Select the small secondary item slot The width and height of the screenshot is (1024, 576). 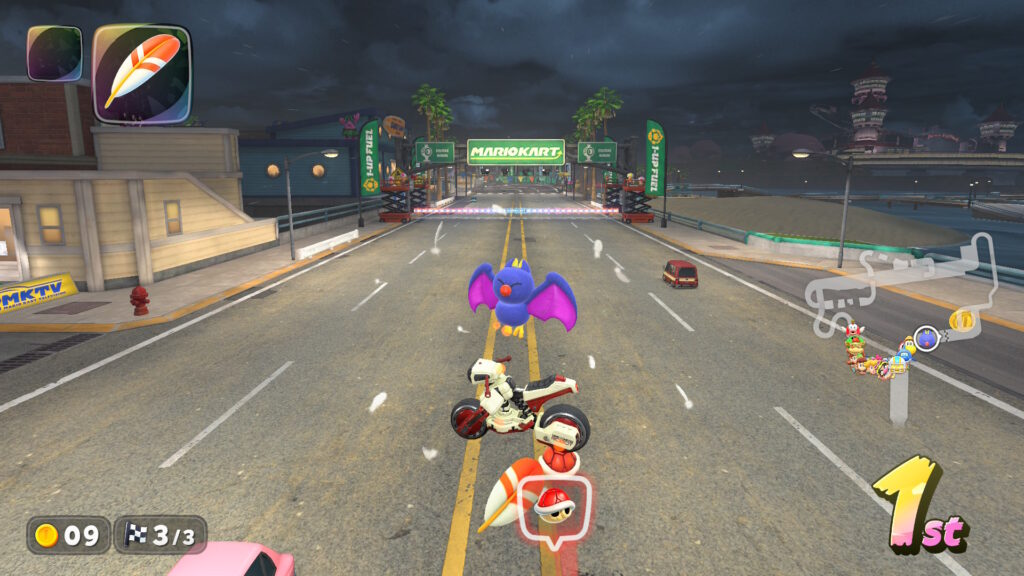pyautogui.click(x=54, y=53)
